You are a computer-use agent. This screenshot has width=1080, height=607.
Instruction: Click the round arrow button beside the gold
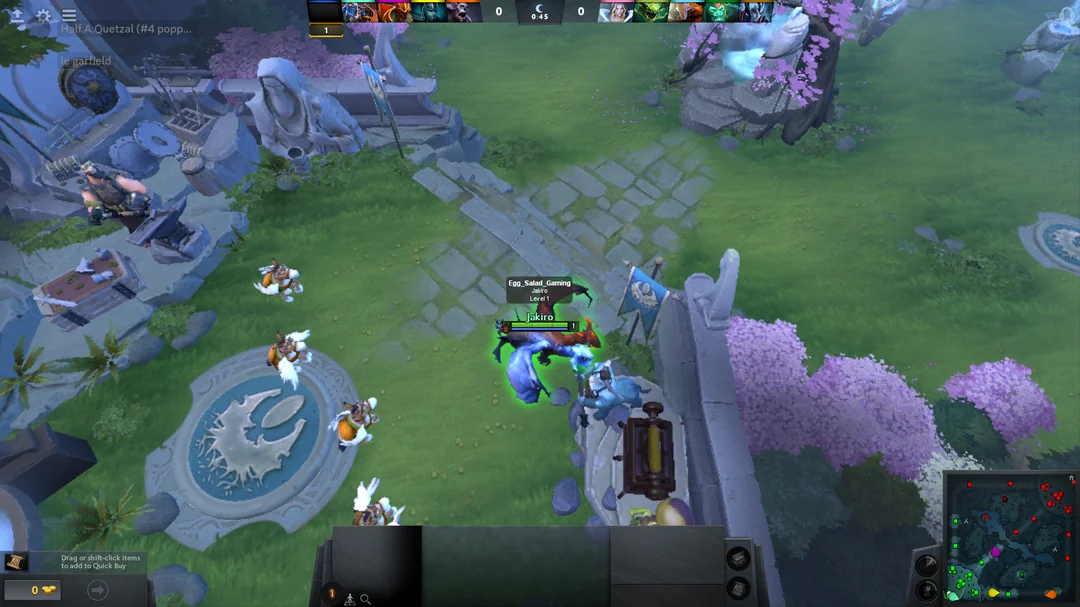coord(98,590)
